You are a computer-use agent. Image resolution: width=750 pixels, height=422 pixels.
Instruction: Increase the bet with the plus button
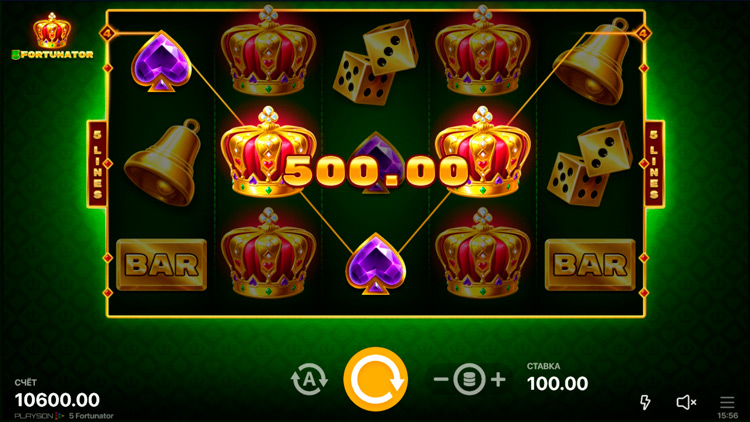point(498,380)
